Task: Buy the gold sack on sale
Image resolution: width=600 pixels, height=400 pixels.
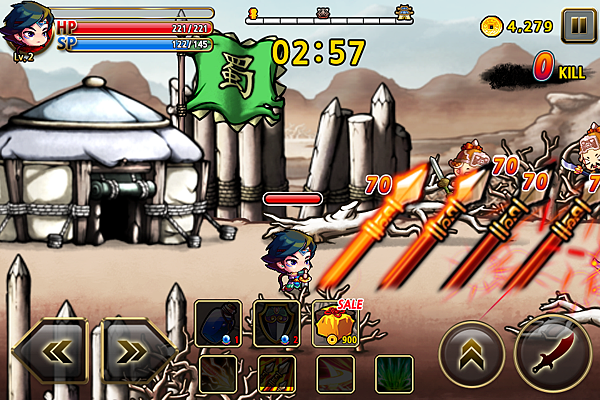Action: (334, 324)
